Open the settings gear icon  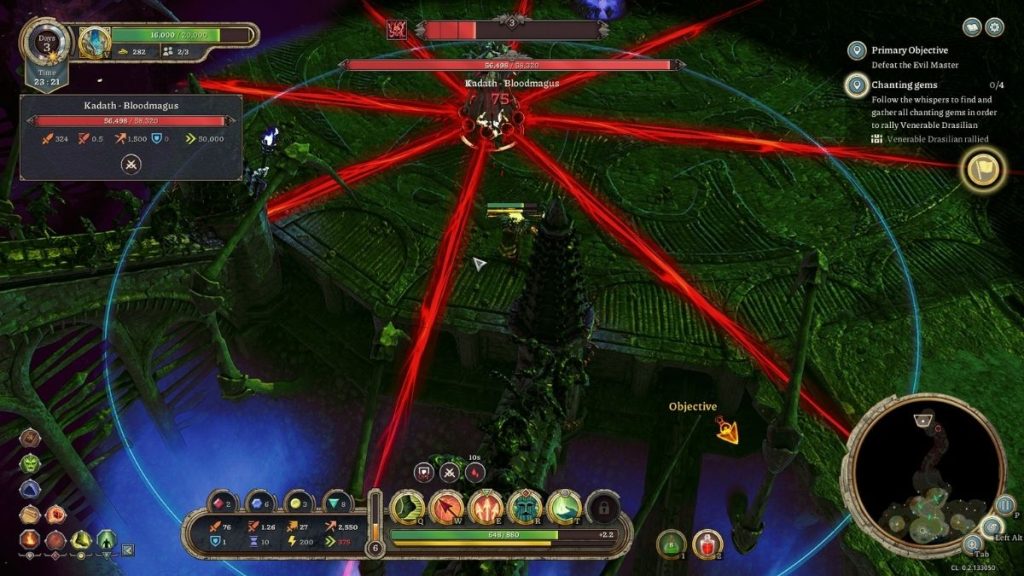point(994,27)
